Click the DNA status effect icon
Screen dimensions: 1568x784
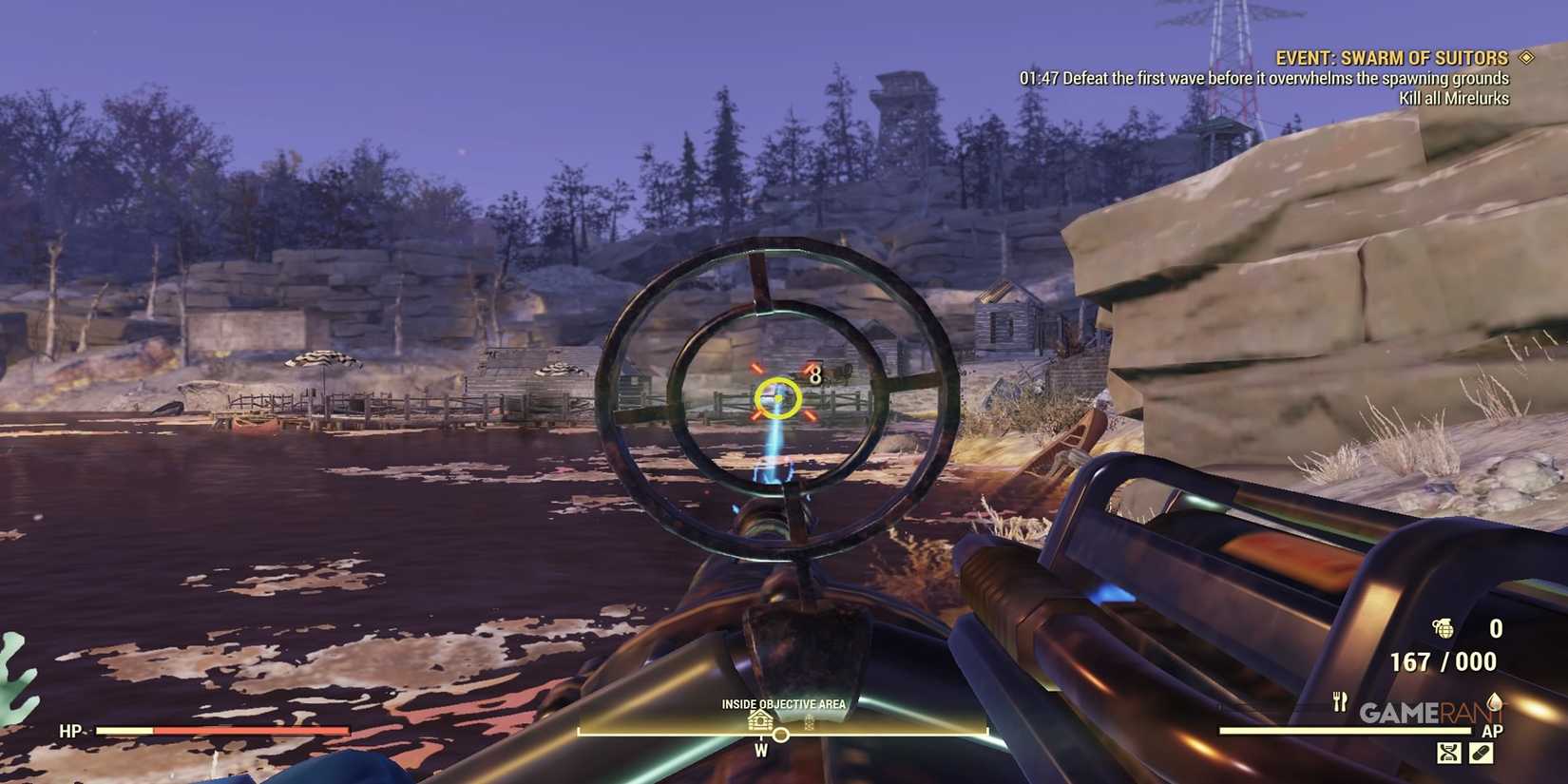coord(1448,752)
